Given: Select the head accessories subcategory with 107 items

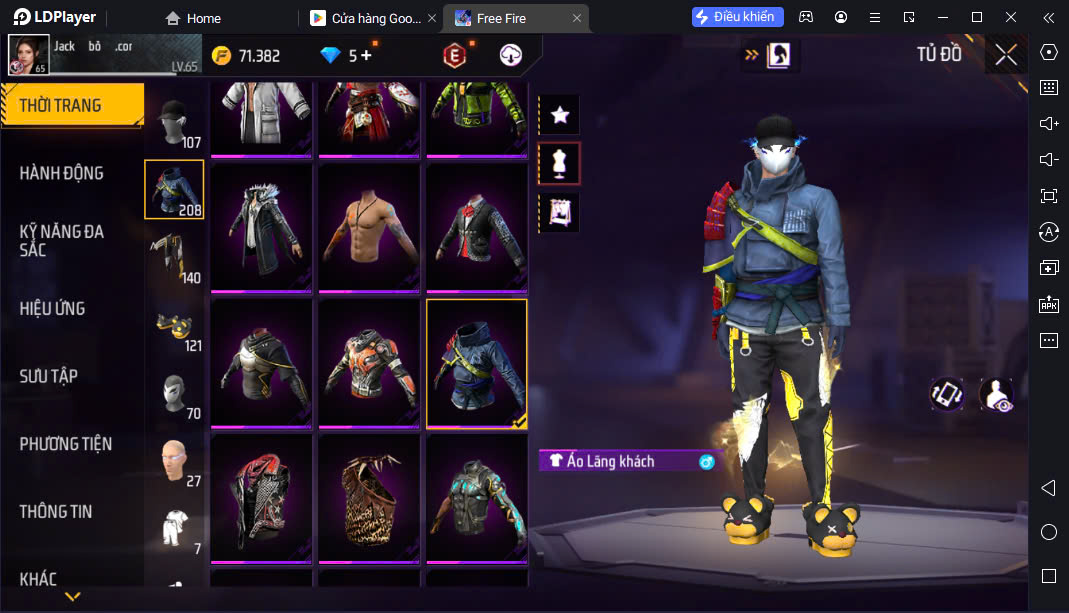Looking at the screenshot, I should tap(175, 122).
